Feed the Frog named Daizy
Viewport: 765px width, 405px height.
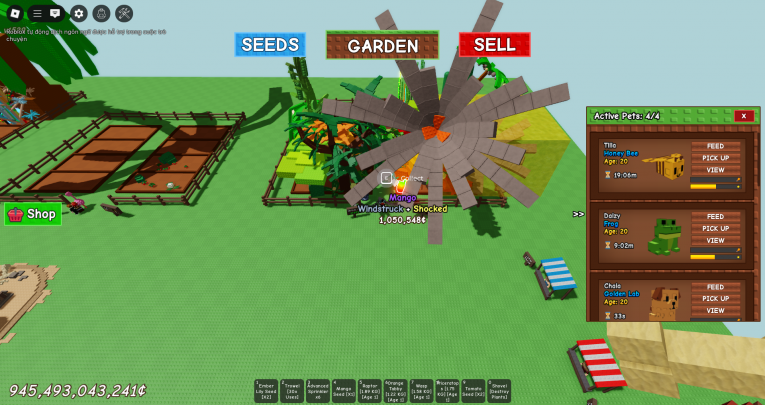(x=715, y=216)
